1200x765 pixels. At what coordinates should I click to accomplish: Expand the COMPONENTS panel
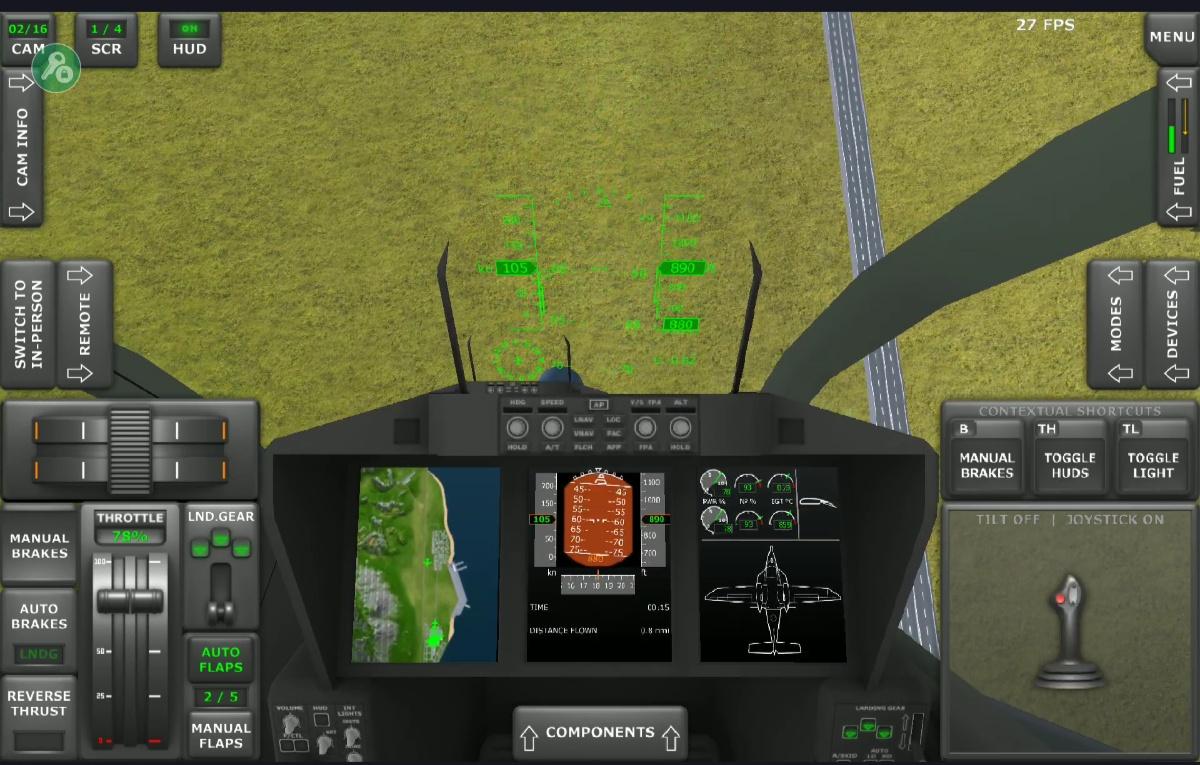pos(600,733)
